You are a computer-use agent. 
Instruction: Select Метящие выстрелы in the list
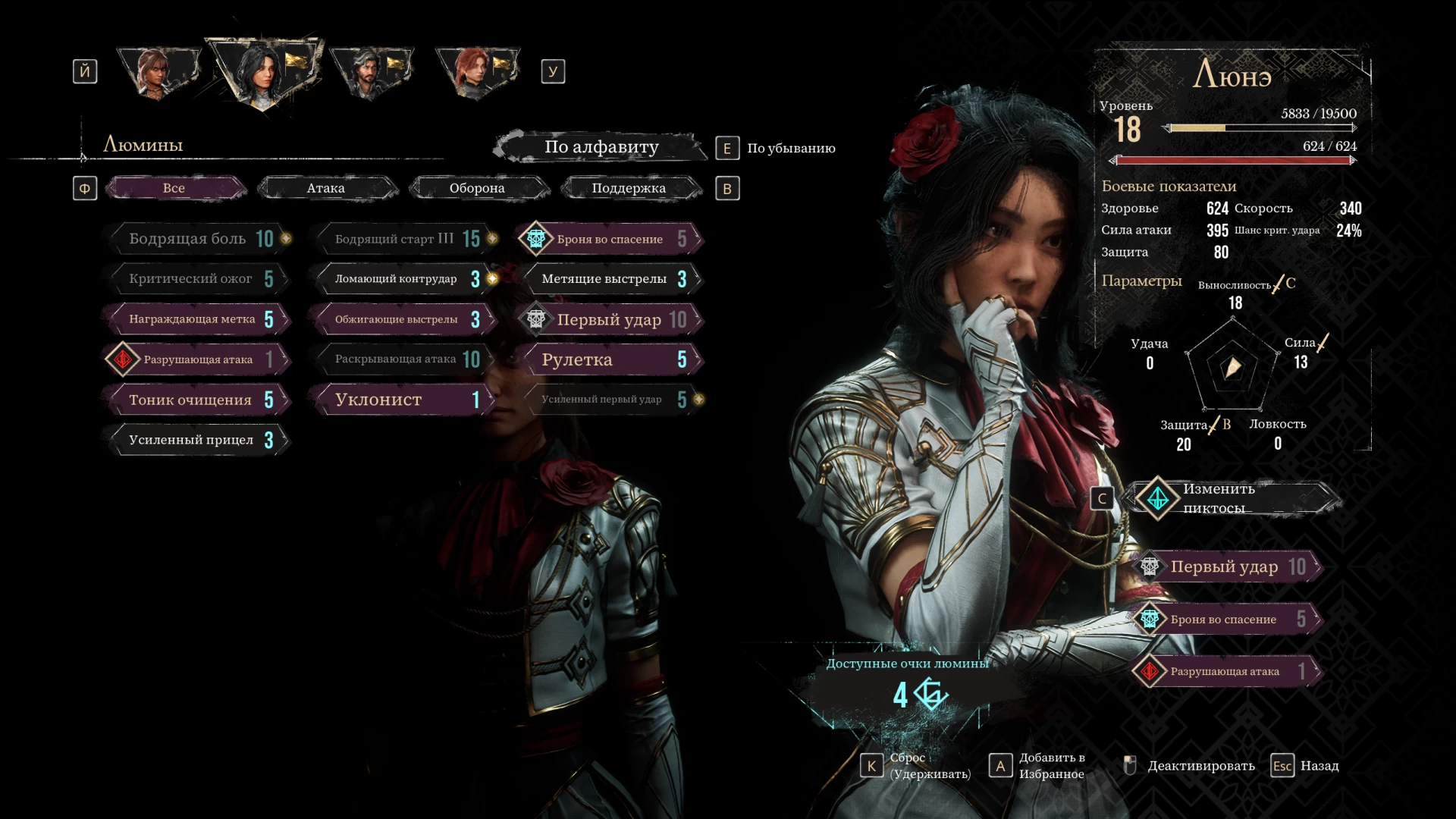click(x=609, y=279)
